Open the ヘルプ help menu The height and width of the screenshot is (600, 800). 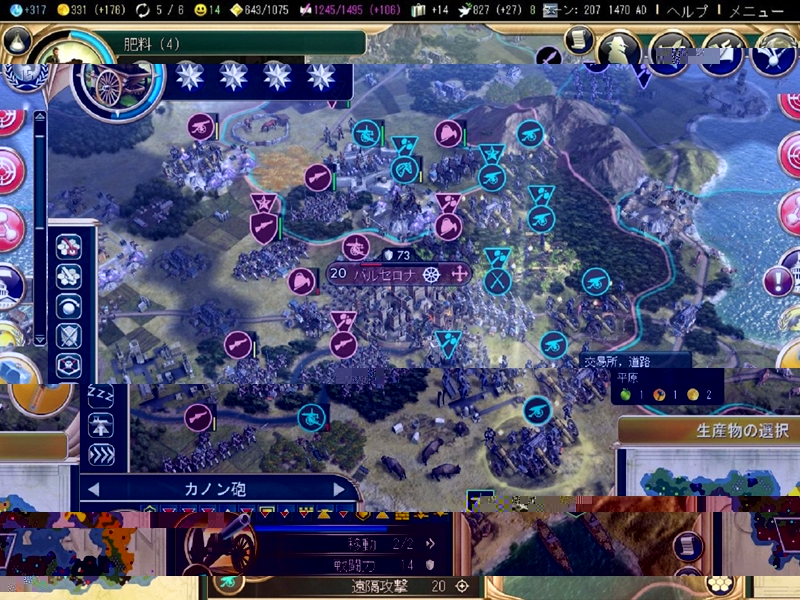click(687, 11)
